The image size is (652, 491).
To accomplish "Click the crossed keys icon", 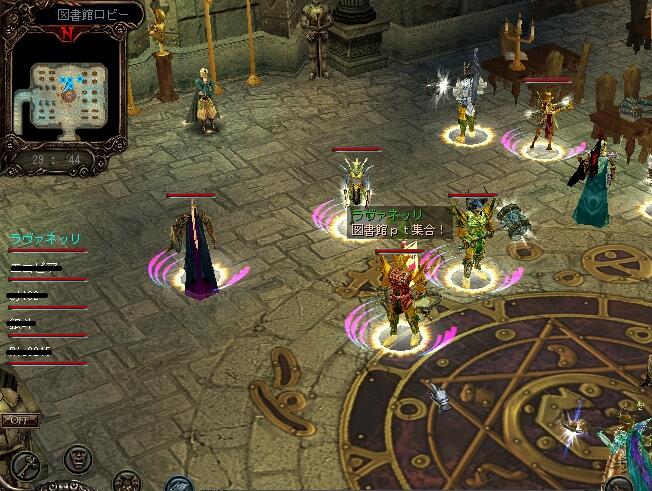I will click(x=24, y=463).
